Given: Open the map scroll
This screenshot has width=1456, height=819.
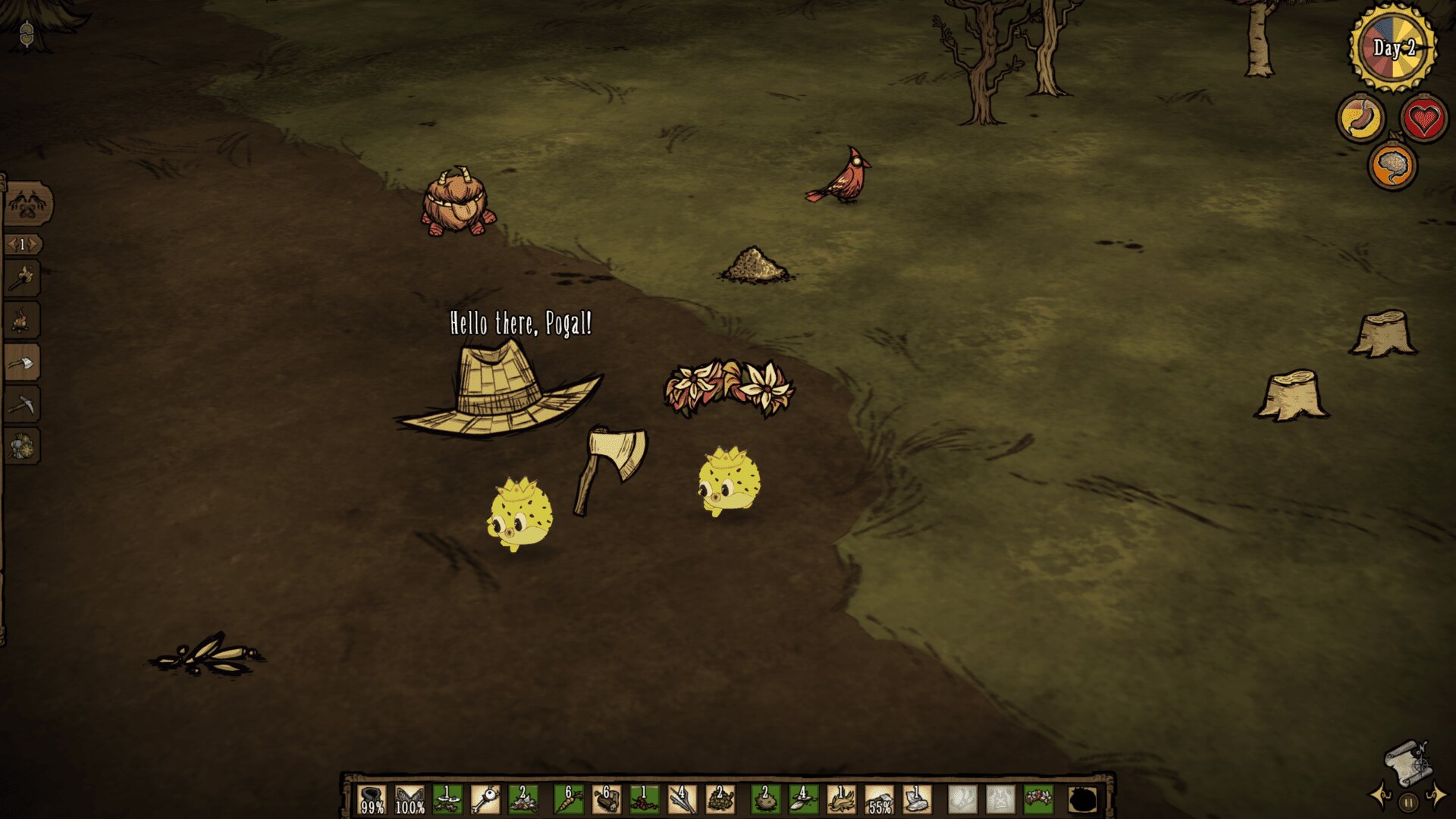Looking at the screenshot, I should tap(1407, 763).
